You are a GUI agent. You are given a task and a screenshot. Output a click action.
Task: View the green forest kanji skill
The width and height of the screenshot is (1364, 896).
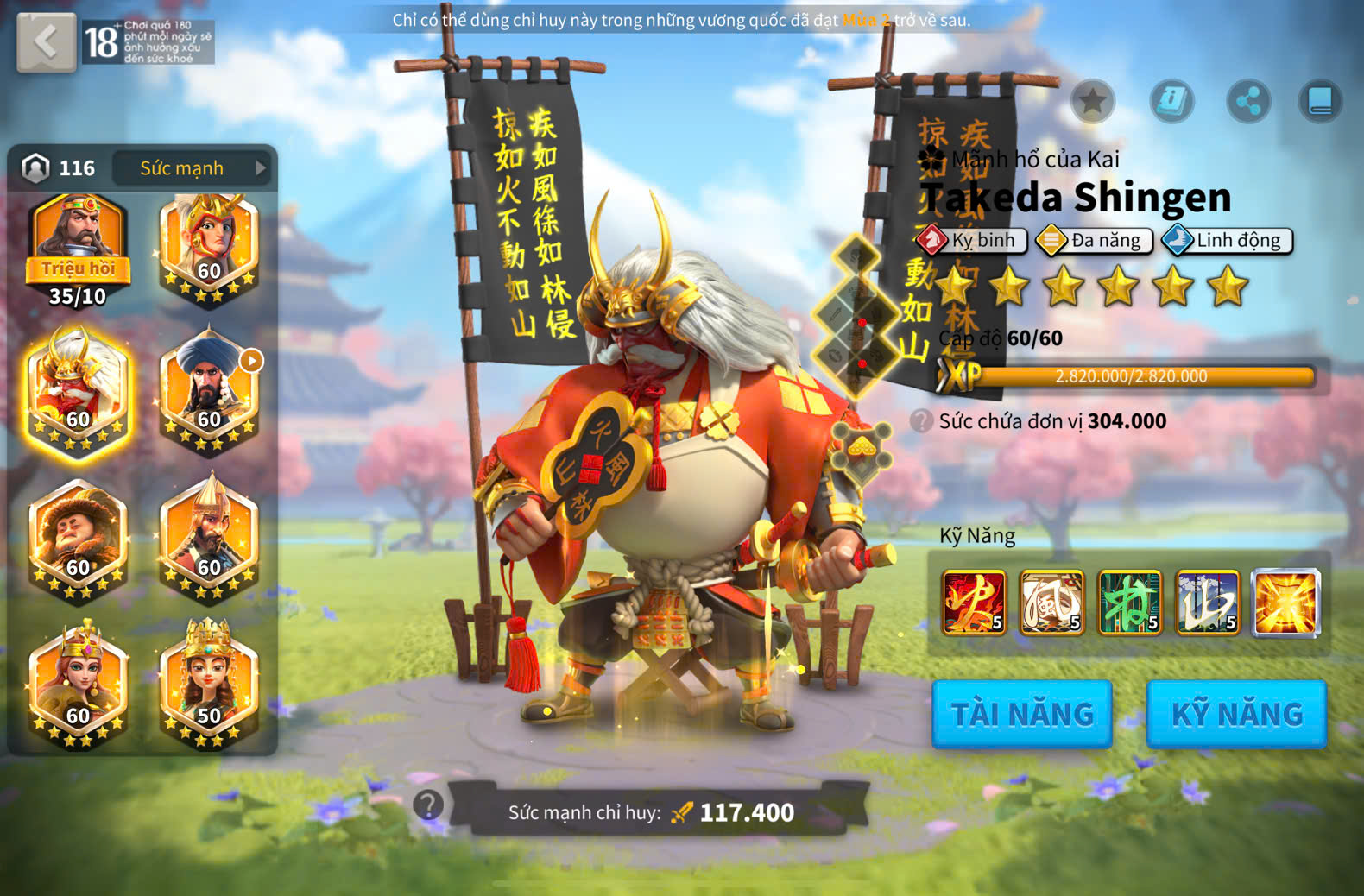1129,603
